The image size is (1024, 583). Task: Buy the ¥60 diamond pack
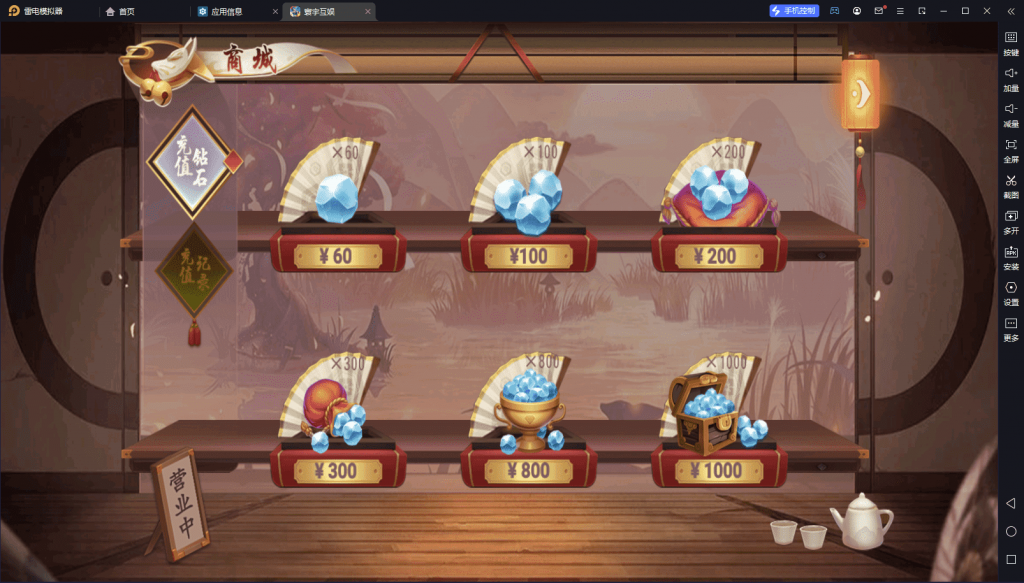click(337, 256)
